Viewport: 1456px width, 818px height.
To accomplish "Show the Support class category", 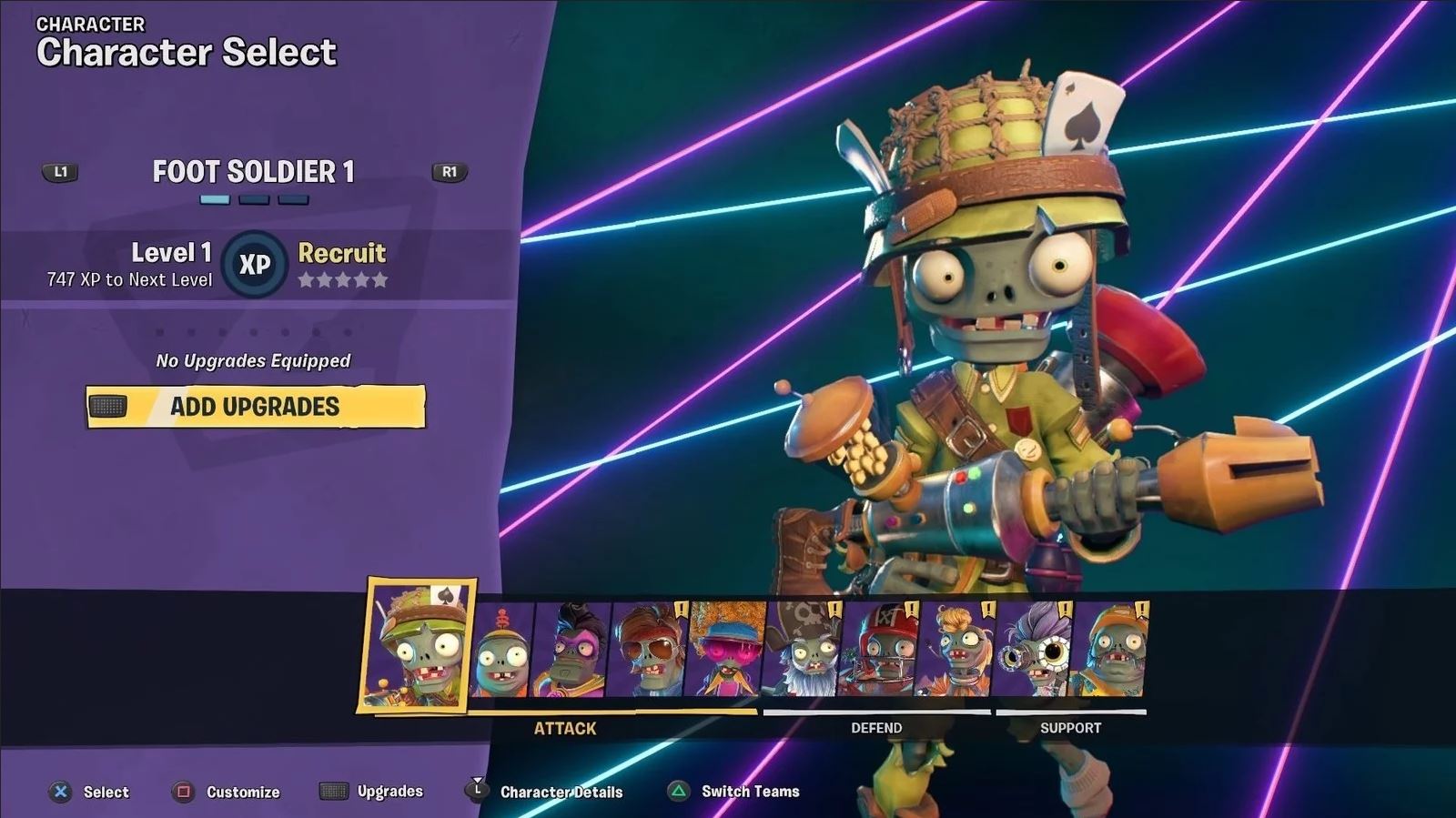I will (1070, 728).
